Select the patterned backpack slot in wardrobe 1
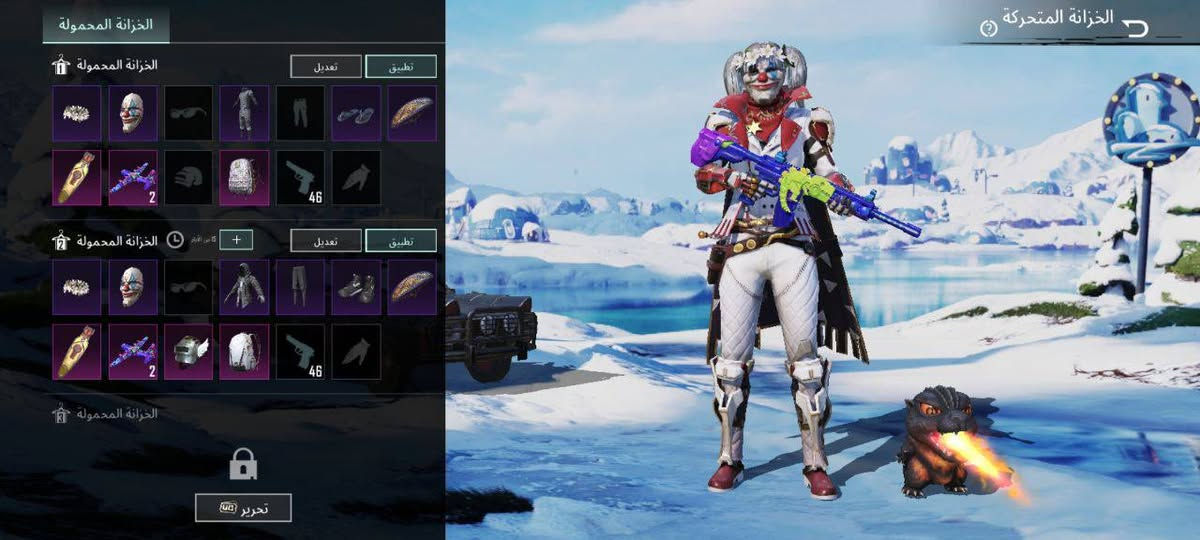 (244, 177)
